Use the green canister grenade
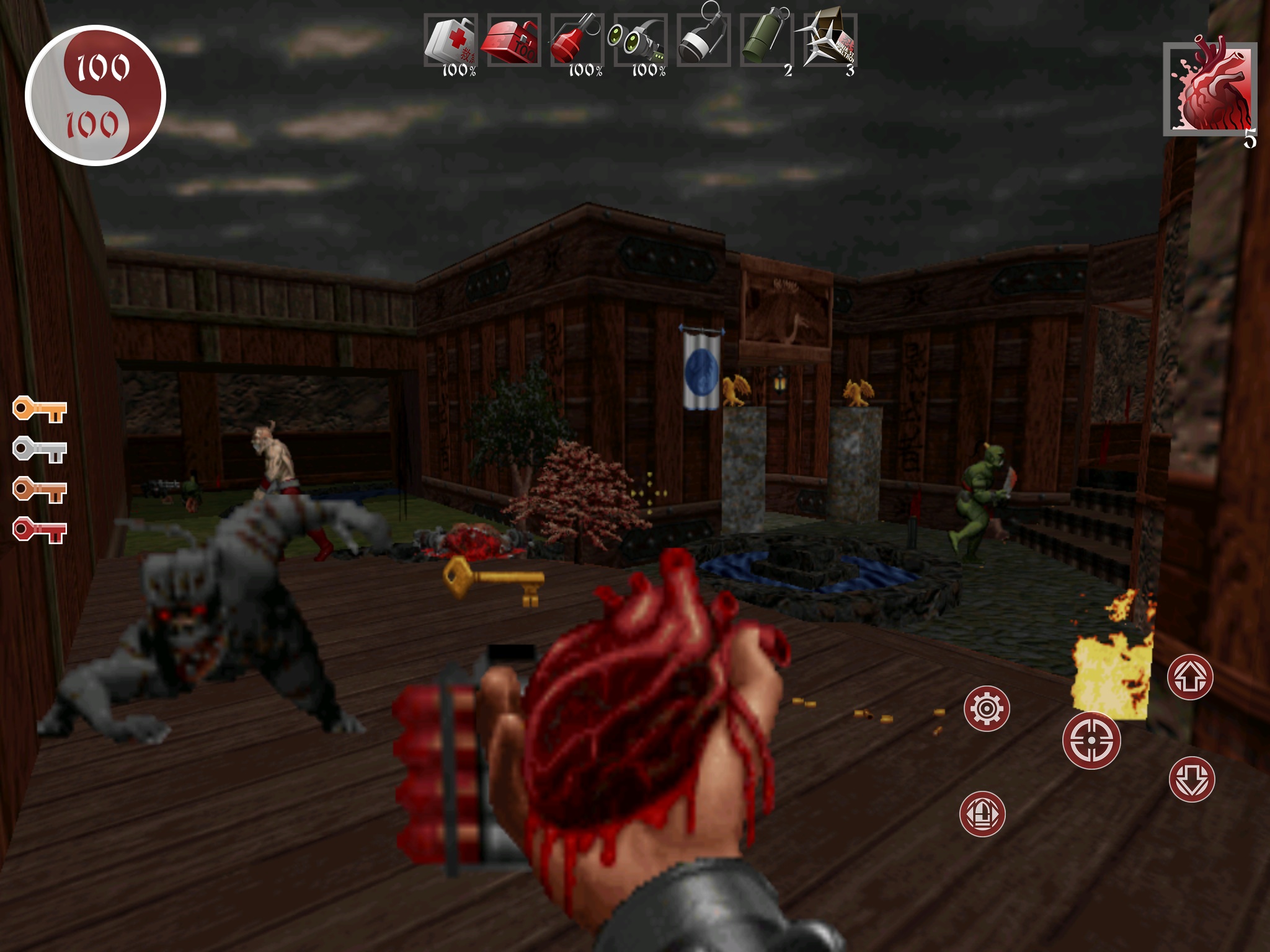 [x=766, y=41]
